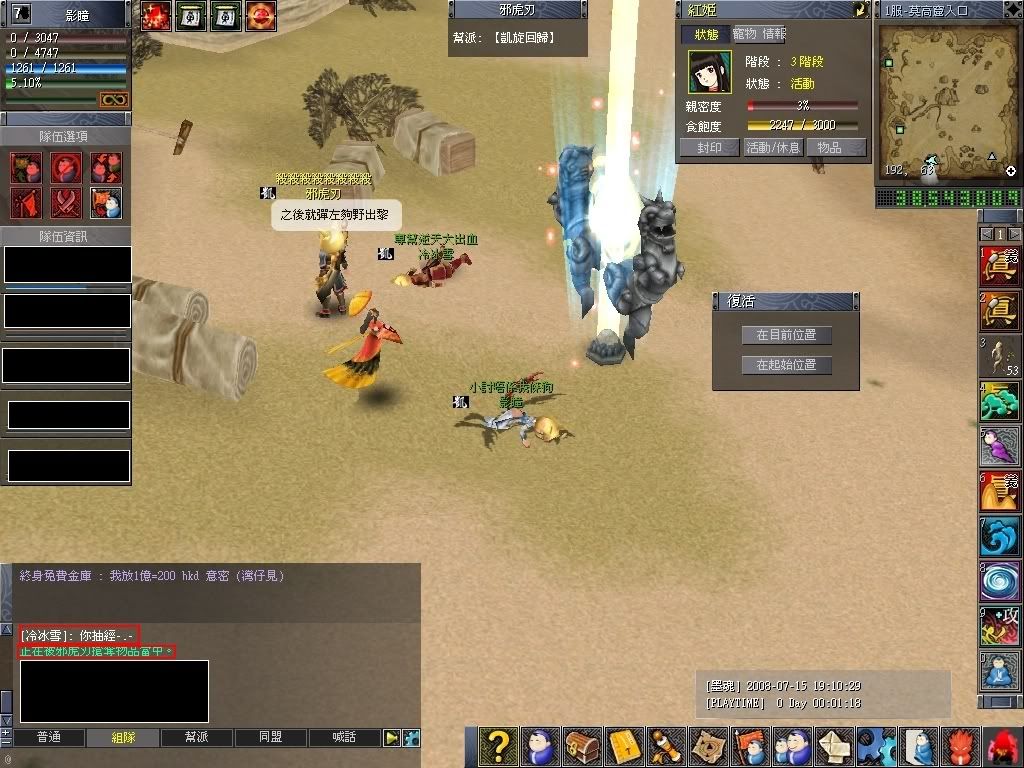This screenshot has height=768, width=1024.
Task: Switch chat to the 幫派 (guild) channel
Action: click(197, 737)
